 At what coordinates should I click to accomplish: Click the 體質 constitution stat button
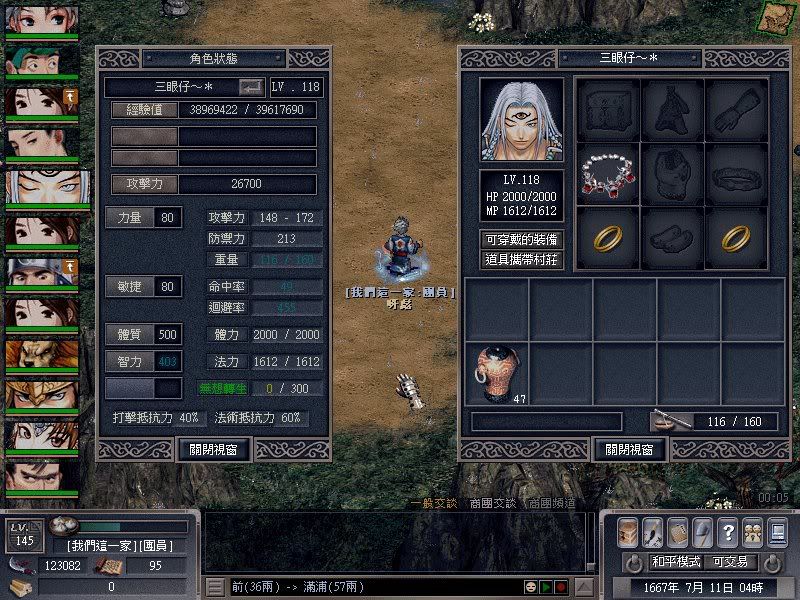tap(130, 334)
